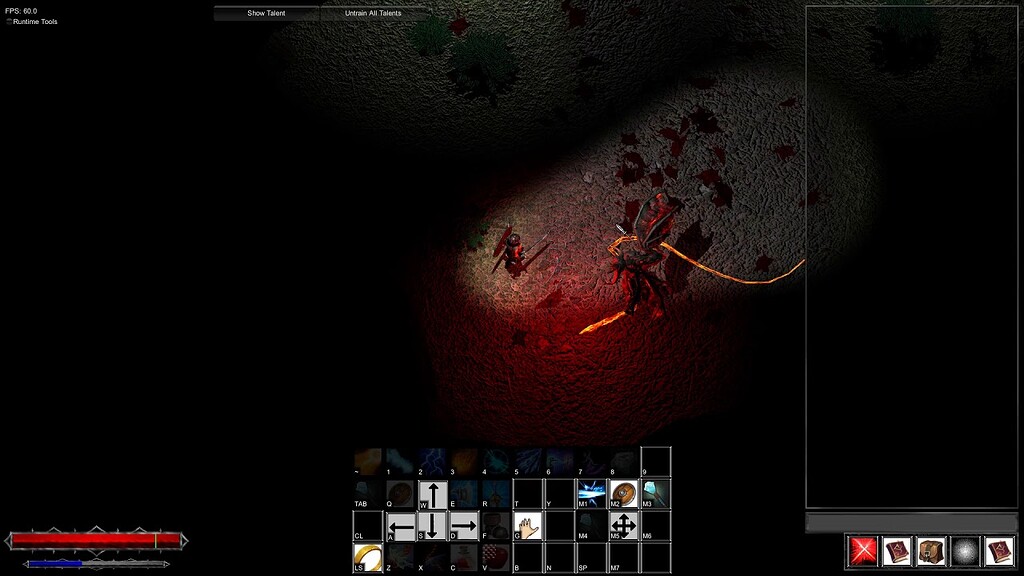Click the four-way move arrows slot
Screen dimensions: 1024x576
pos(624,526)
